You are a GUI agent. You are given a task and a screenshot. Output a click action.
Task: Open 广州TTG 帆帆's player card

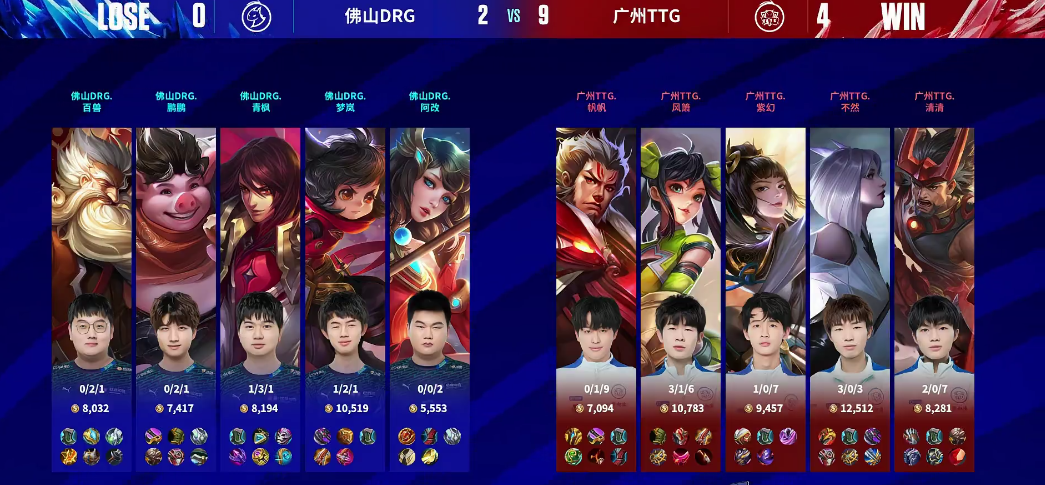click(x=597, y=298)
